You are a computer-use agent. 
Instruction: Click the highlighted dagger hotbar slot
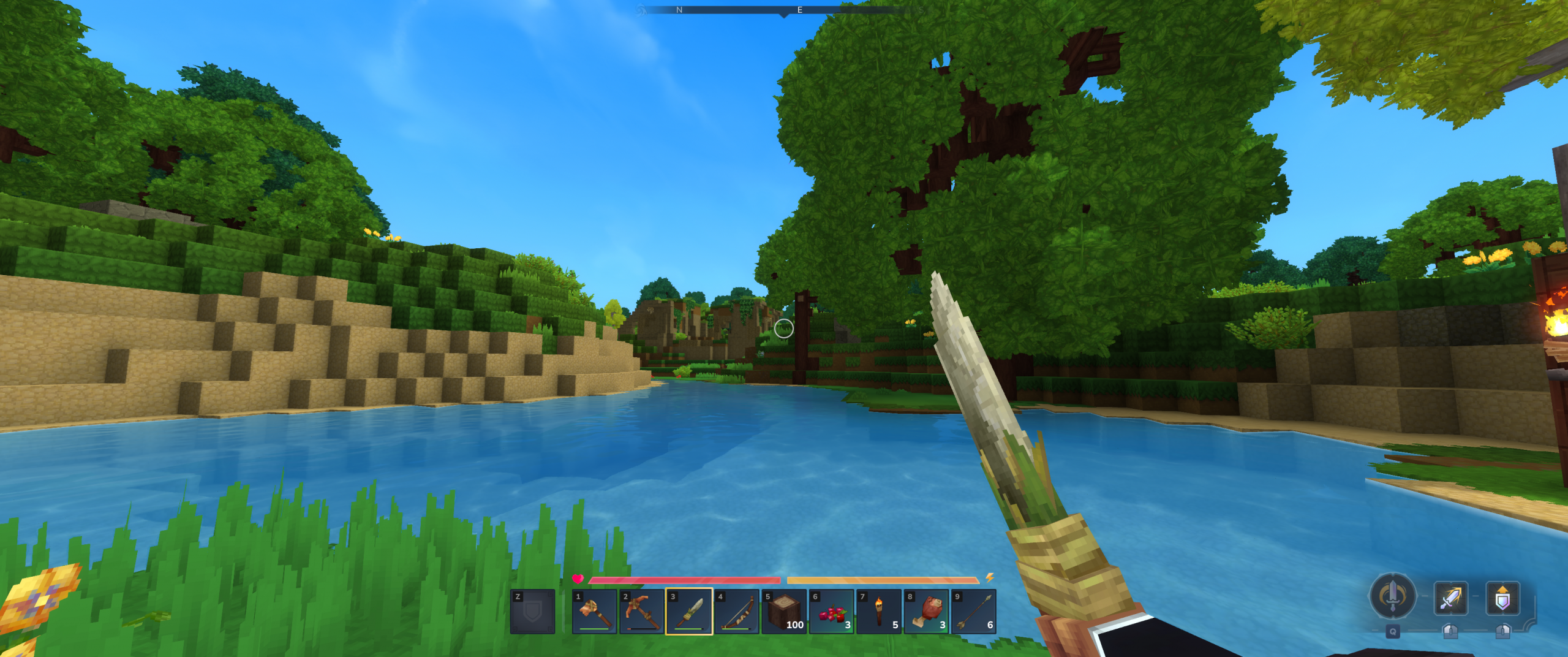tap(689, 612)
